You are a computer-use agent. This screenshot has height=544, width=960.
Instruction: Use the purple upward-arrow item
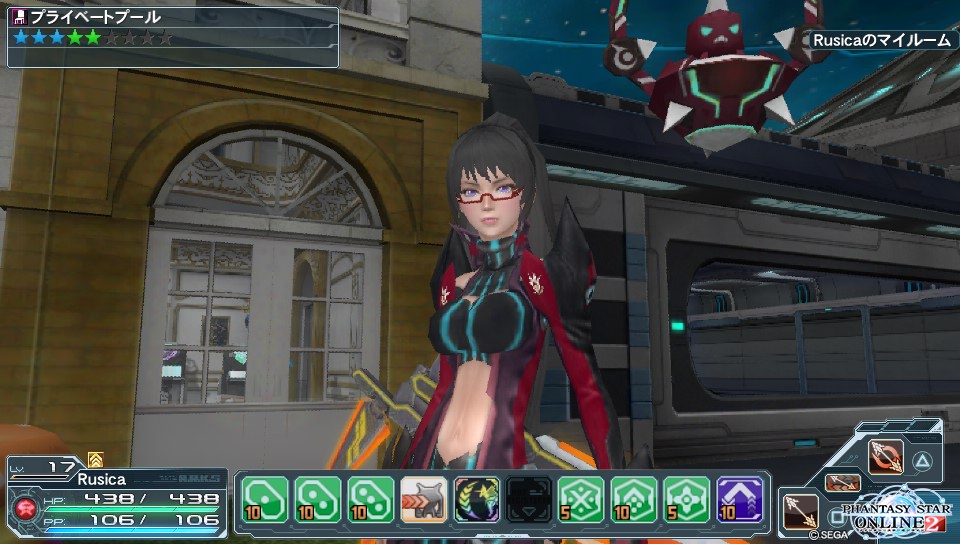tap(739, 498)
